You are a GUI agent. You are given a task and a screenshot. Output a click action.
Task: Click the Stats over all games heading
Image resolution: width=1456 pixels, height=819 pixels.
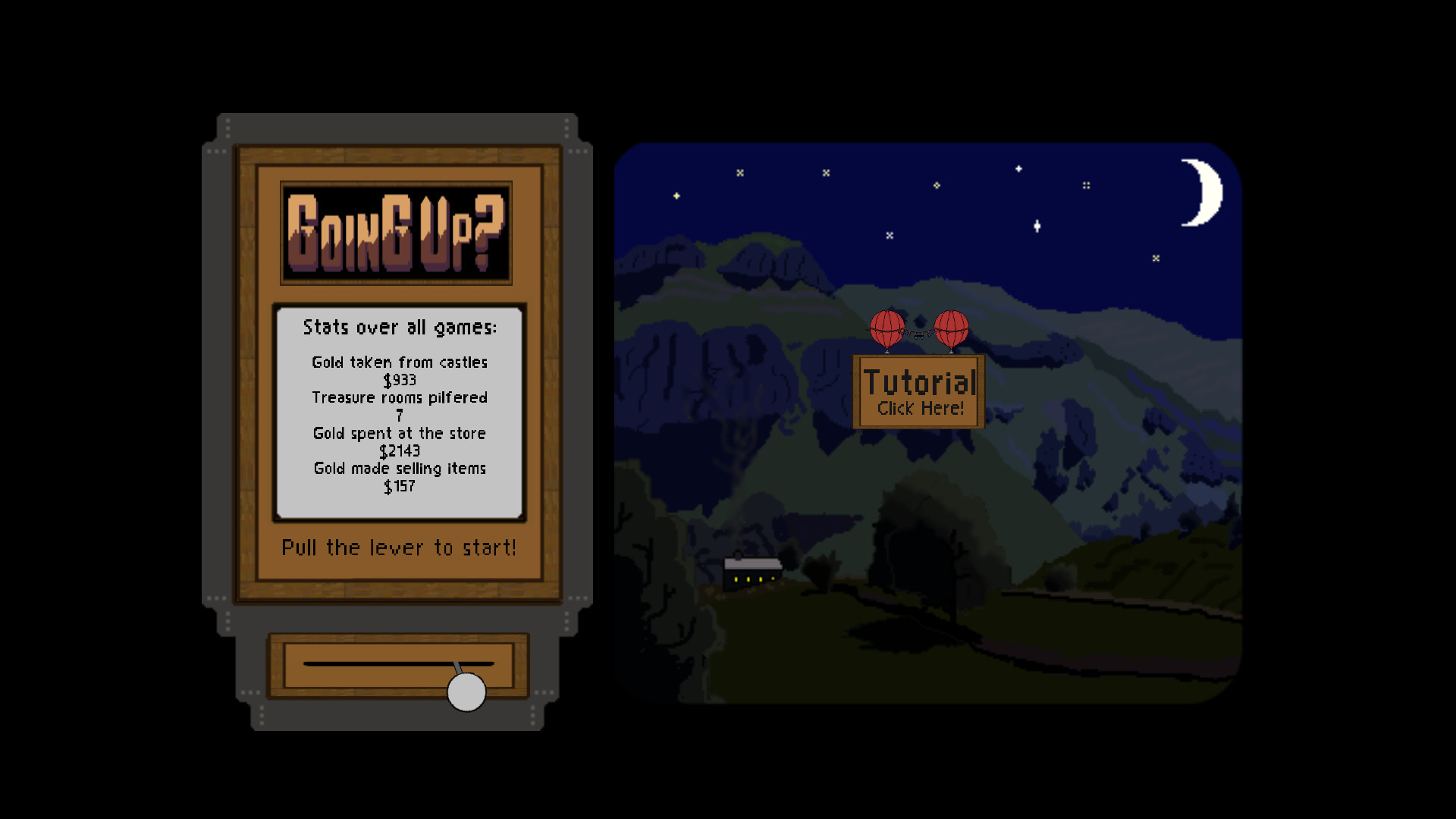pyautogui.click(x=400, y=328)
